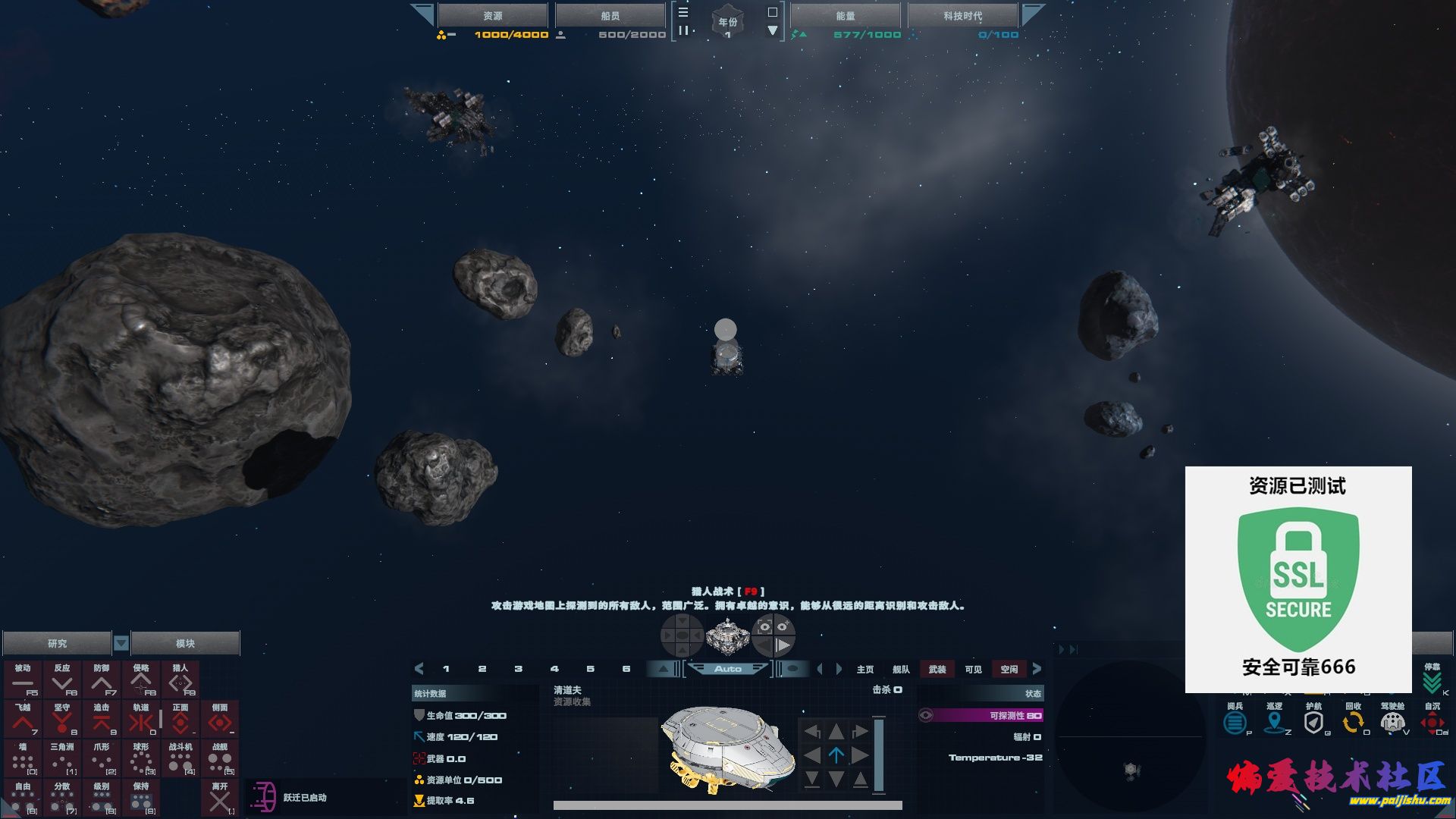Order the ship to 停靠 dock
The image size is (1456, 819).
[x=1432, y=679]
